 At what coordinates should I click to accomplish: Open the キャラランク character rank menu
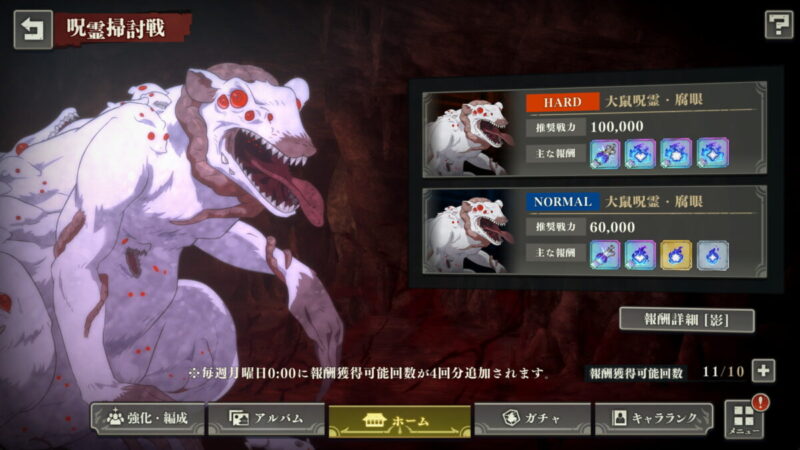[x=655, y=419]
